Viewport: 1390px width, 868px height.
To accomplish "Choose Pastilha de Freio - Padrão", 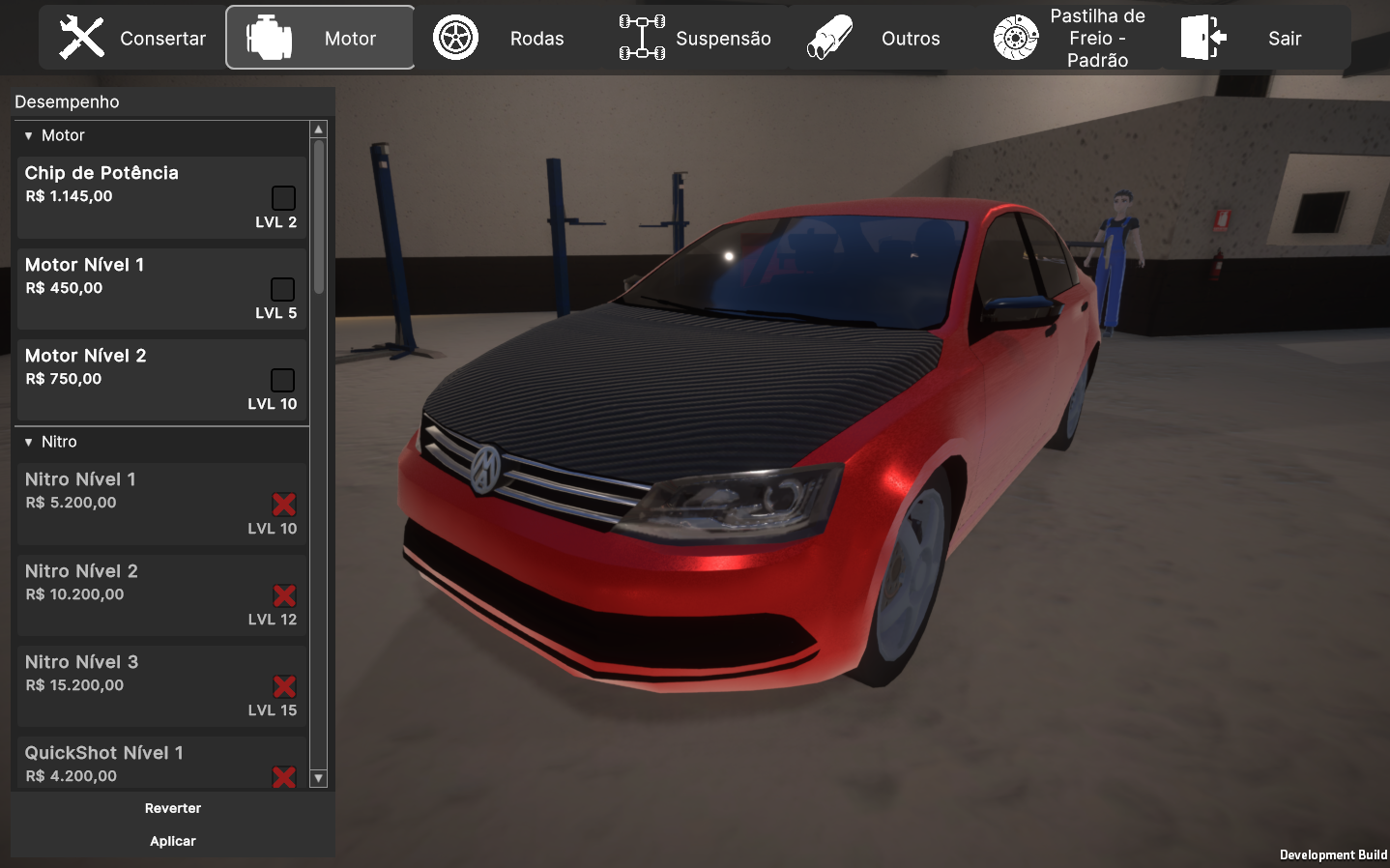I will 1071,39.
